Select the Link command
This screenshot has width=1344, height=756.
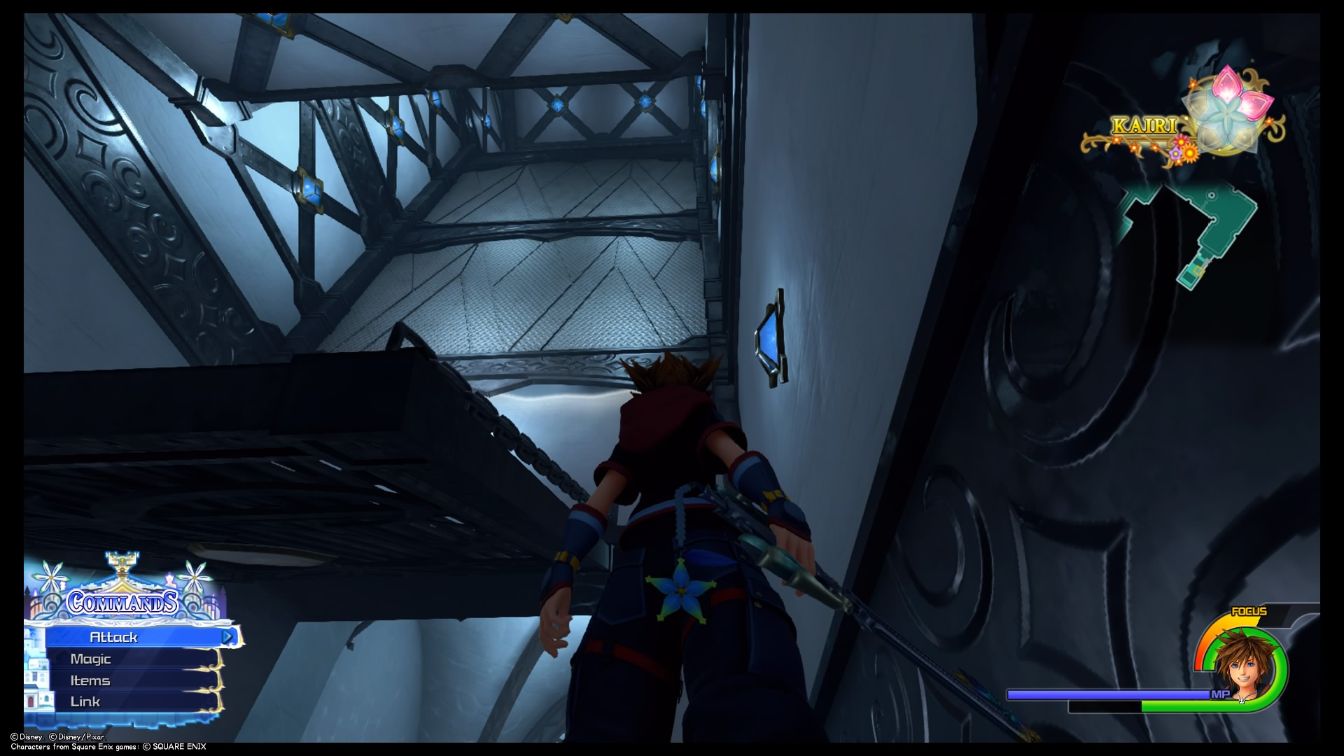pos(85,701)
